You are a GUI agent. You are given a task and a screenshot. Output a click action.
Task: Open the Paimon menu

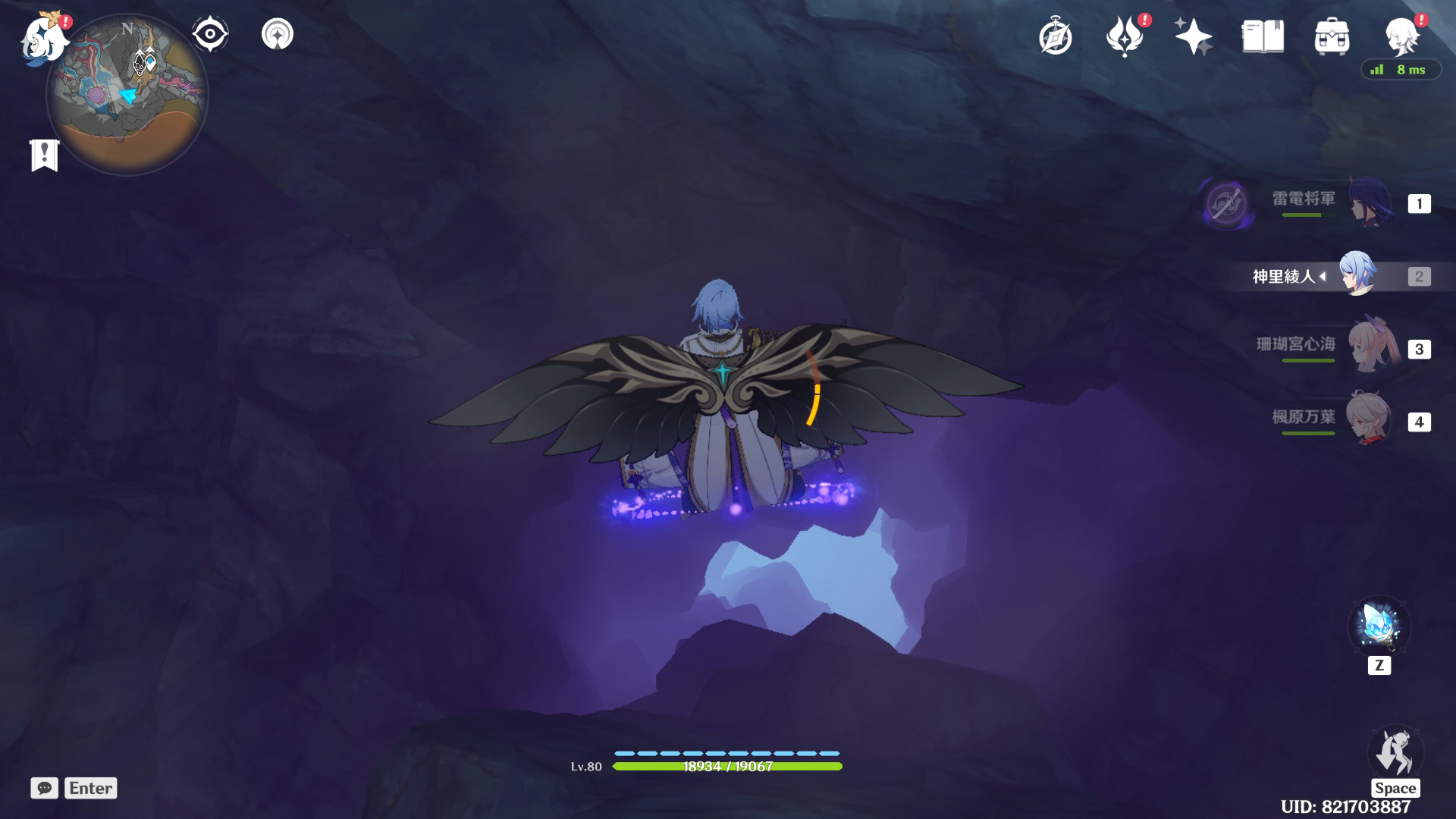pos(44,39)
